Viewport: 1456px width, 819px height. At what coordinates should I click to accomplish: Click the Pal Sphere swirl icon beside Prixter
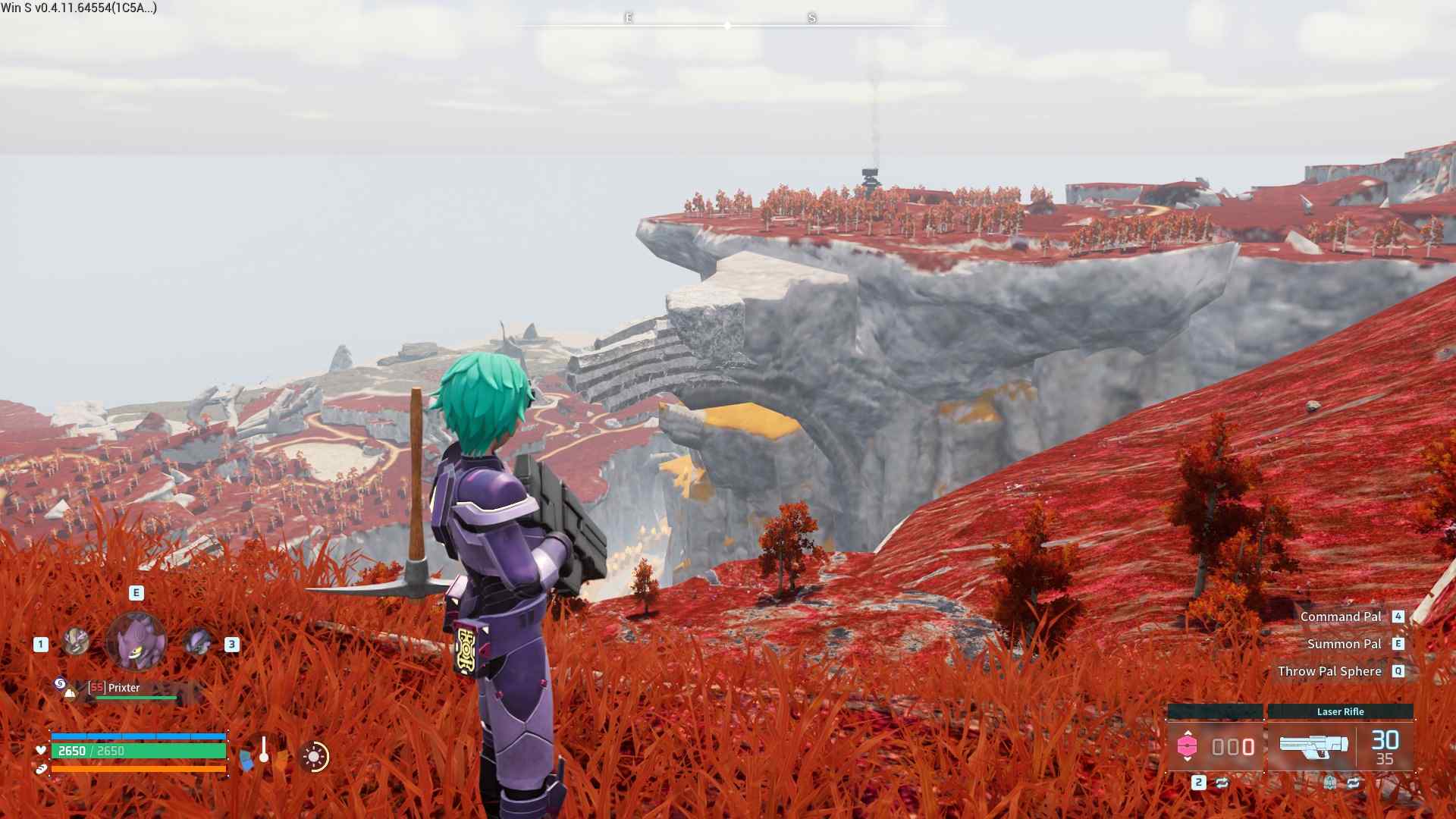click(61, 683)
